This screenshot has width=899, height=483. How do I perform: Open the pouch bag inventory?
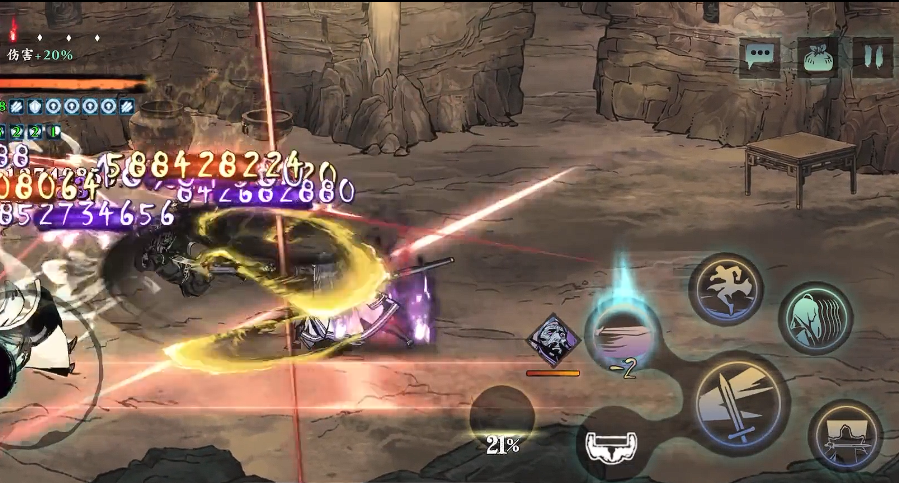817,57
